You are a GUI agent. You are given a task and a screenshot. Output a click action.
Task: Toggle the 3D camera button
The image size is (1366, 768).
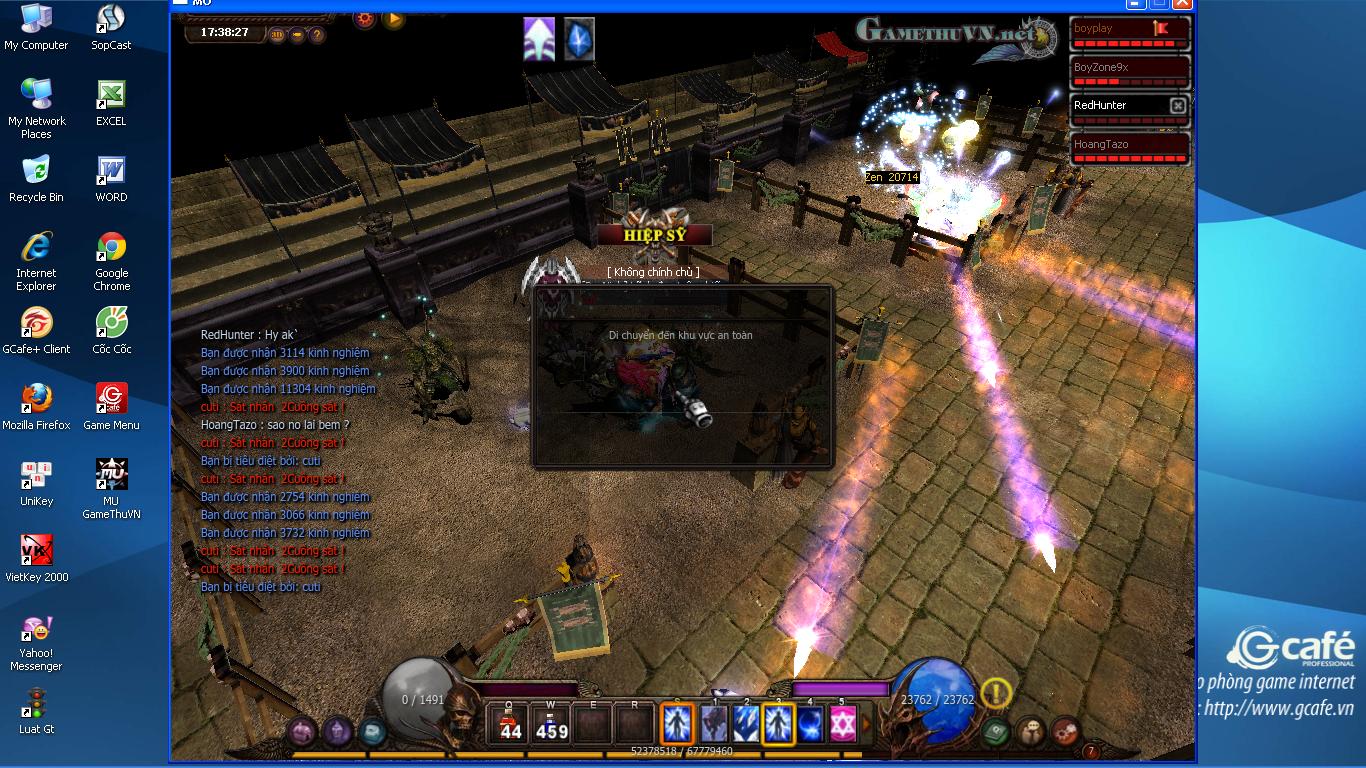click(x=278, y=35)
